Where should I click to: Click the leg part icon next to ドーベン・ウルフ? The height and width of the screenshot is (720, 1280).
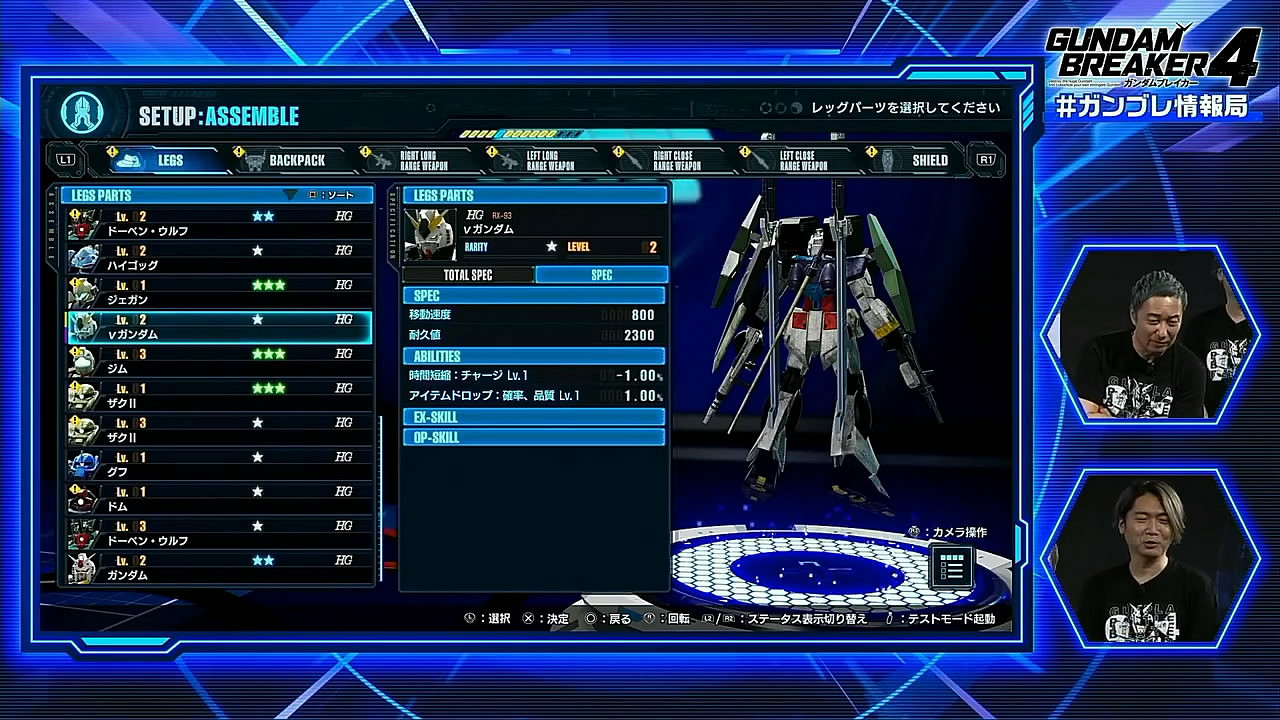83,224
